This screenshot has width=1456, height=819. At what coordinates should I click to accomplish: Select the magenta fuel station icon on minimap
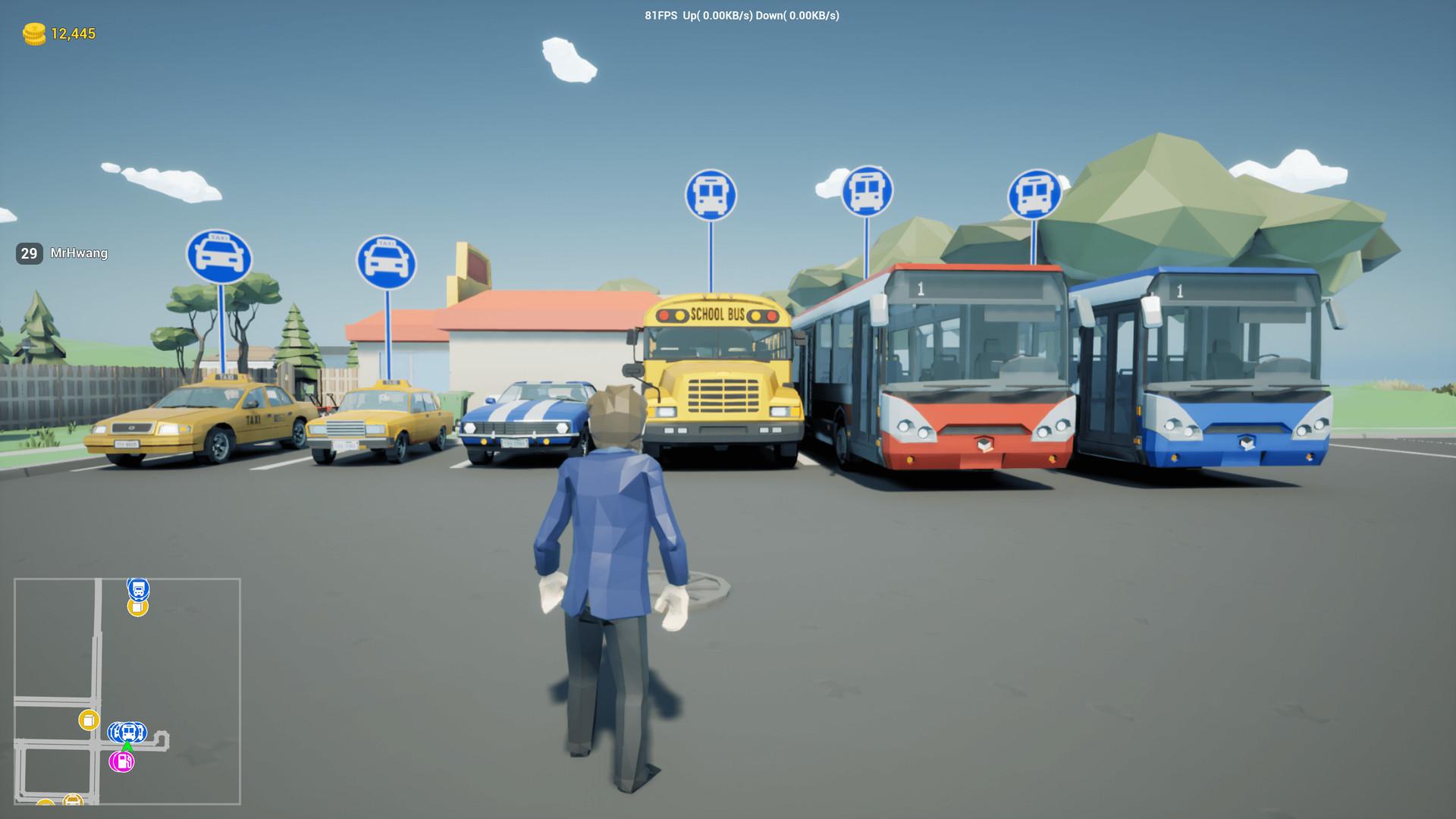pos(121,762)
